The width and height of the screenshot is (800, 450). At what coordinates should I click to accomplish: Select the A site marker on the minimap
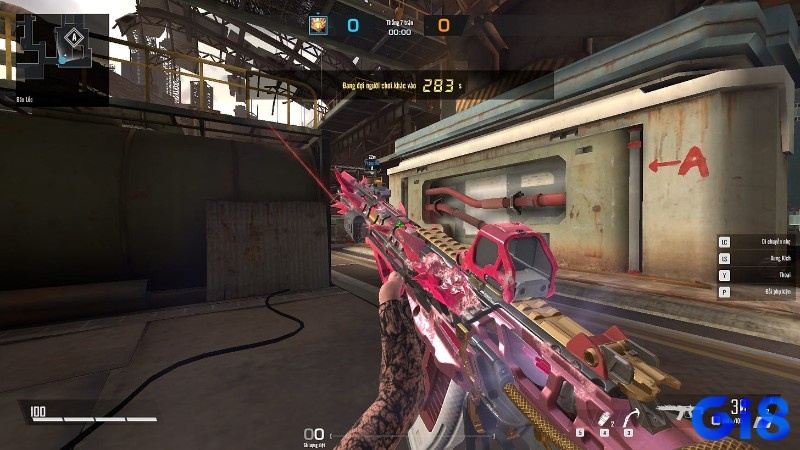(74, 39)
